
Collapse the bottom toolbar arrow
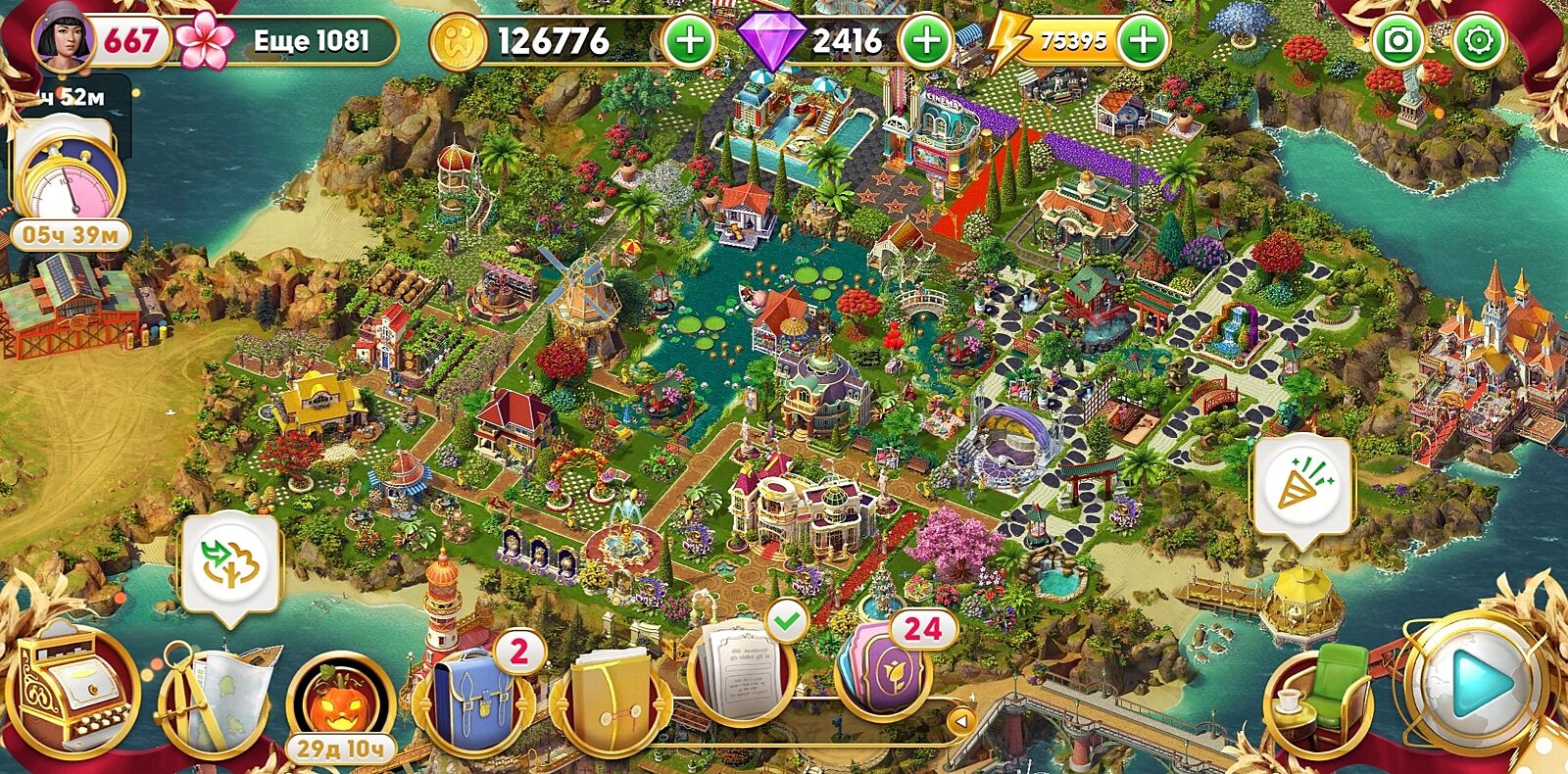click(961, 722)
